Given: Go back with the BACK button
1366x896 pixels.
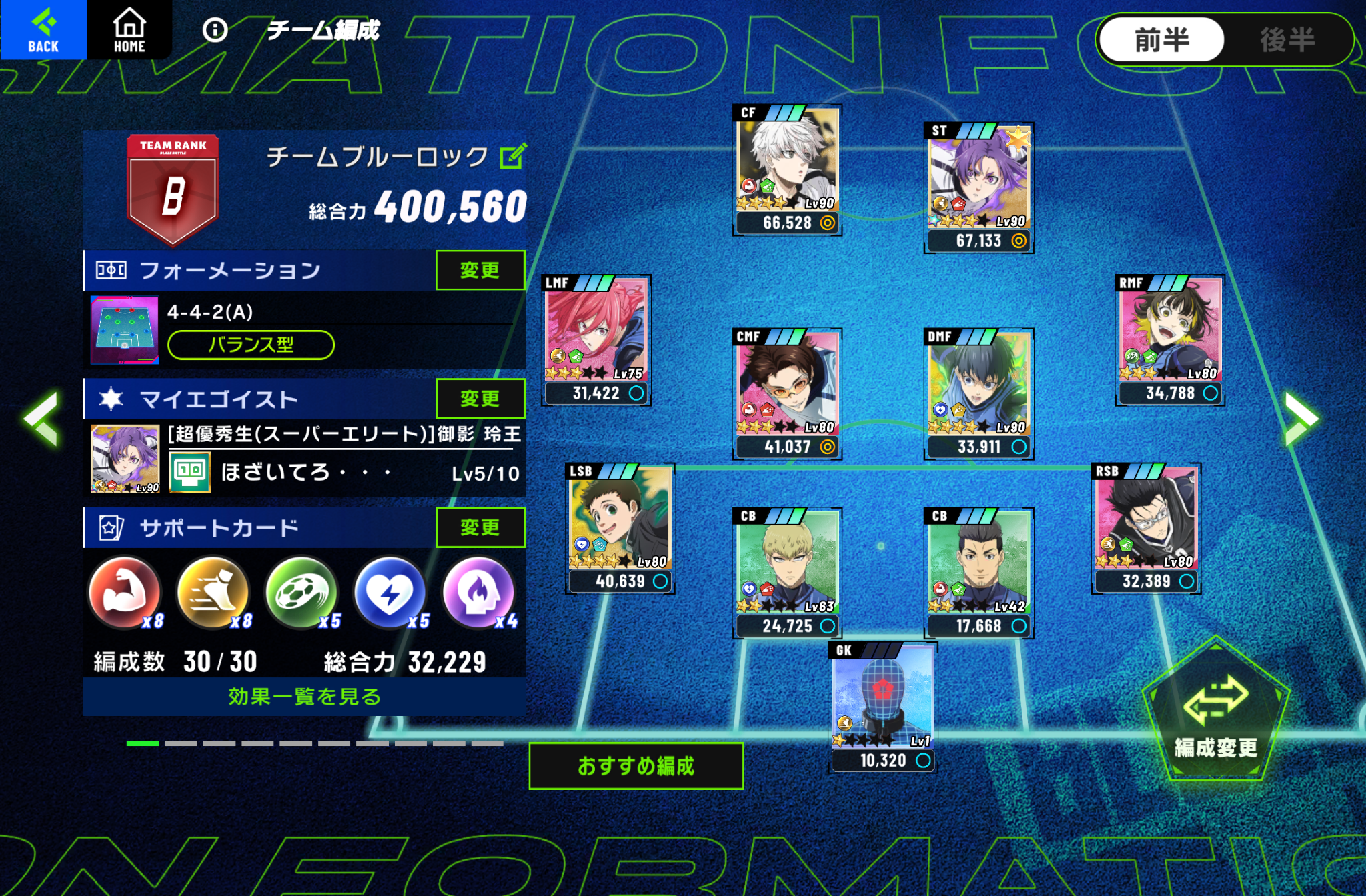Looking at the screenshot, I should (x=43, y=29).
